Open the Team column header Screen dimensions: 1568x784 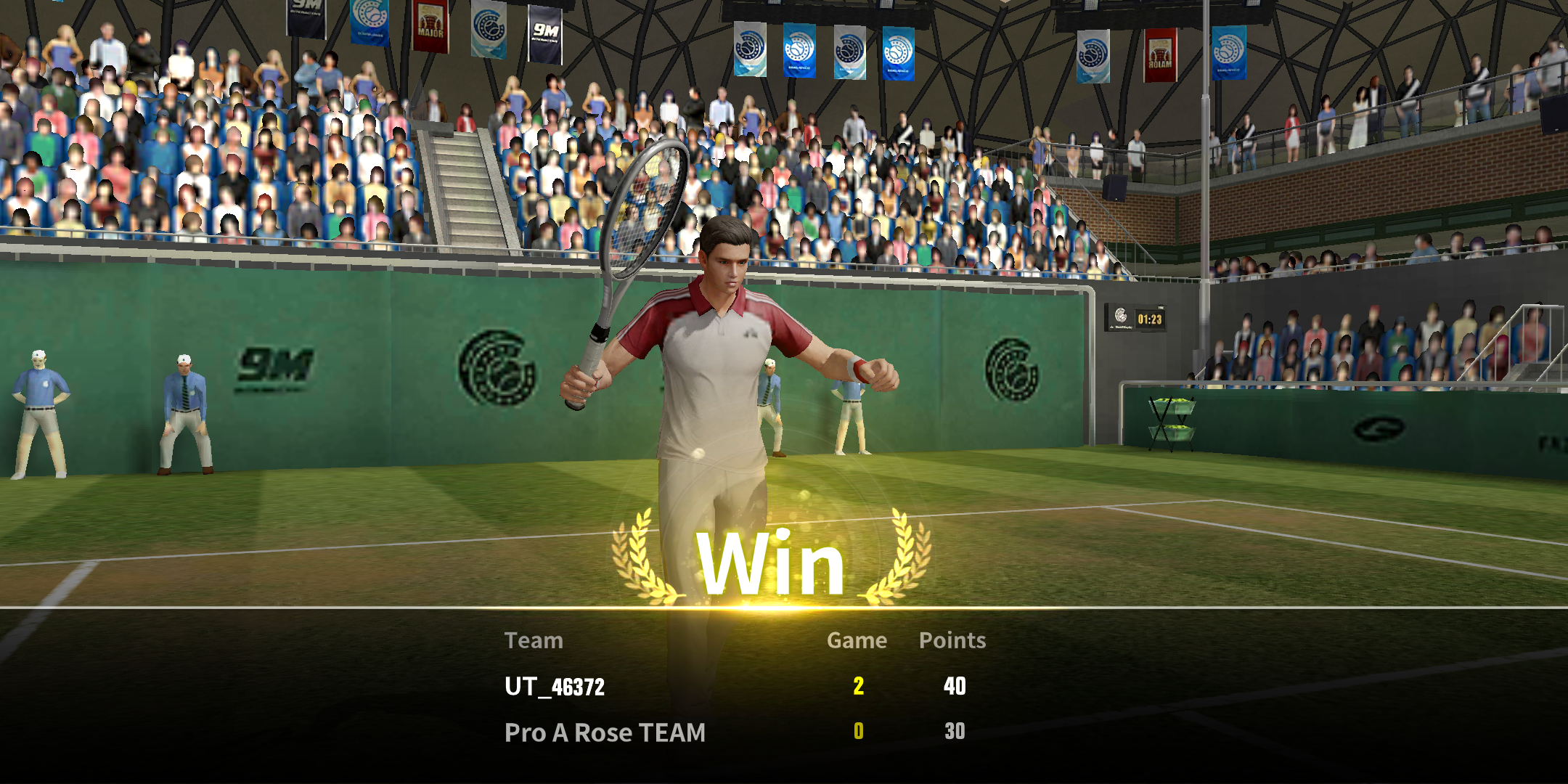tap(535, 640)
